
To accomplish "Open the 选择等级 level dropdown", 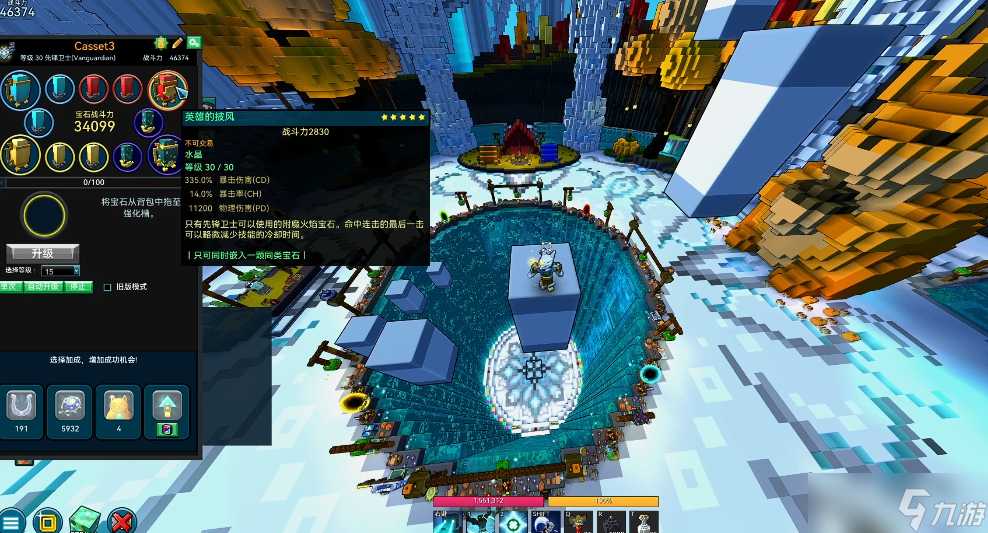I will pos(61,271).
